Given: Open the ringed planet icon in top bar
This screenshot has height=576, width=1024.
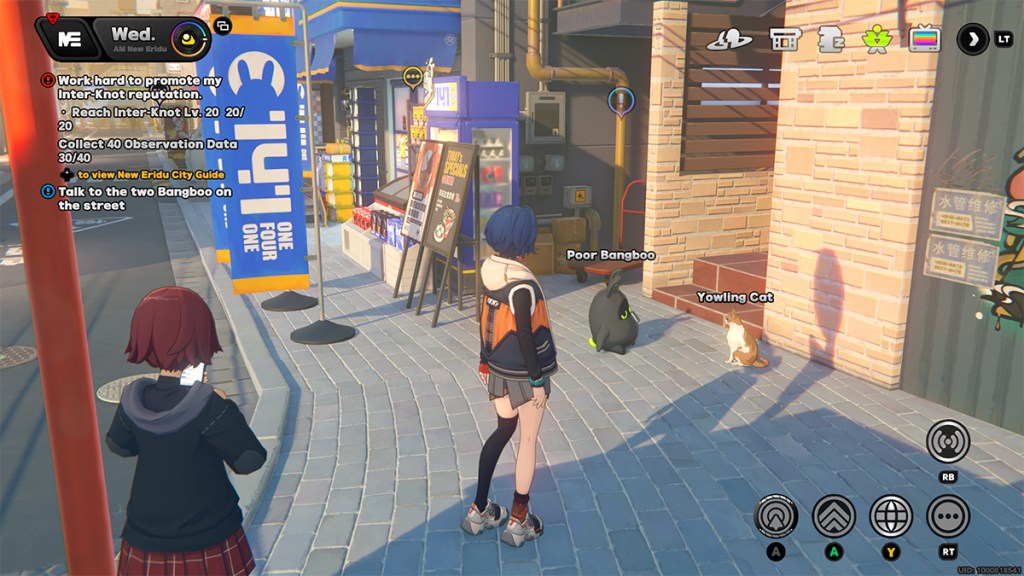Looking at the screenshot, I should pos(729,40).
